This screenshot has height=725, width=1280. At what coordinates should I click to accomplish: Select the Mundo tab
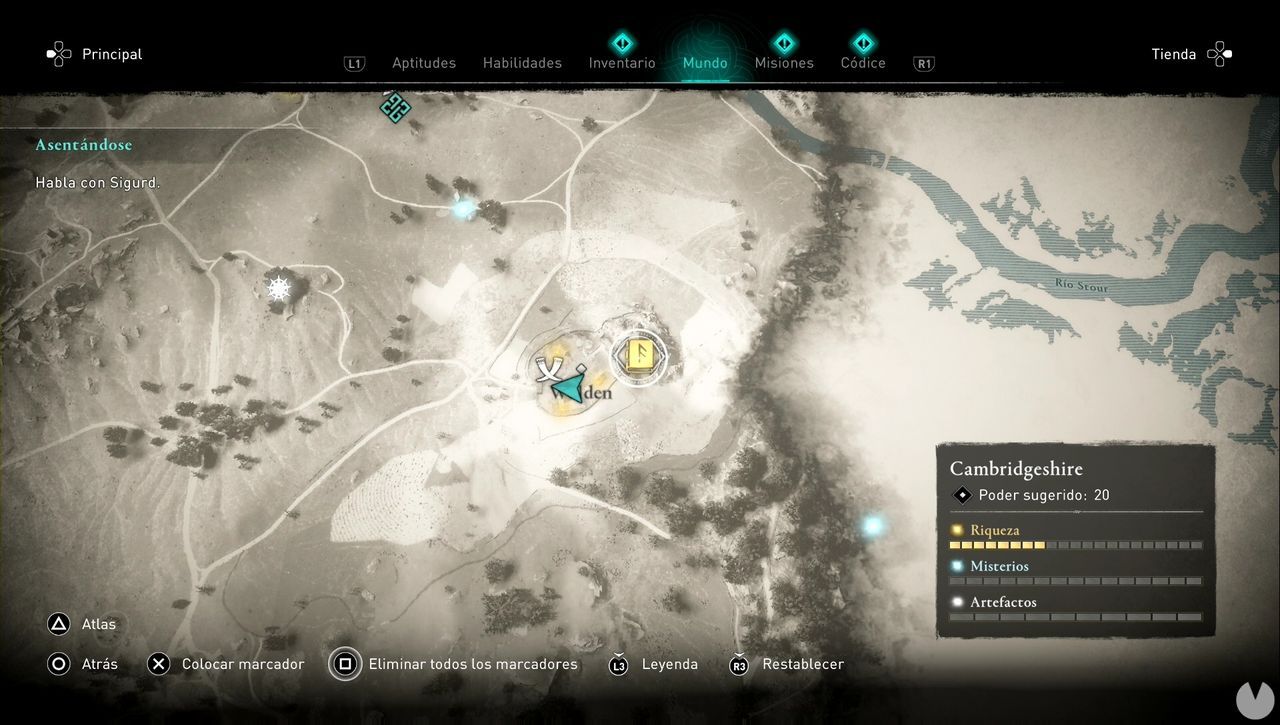[705, 63]
